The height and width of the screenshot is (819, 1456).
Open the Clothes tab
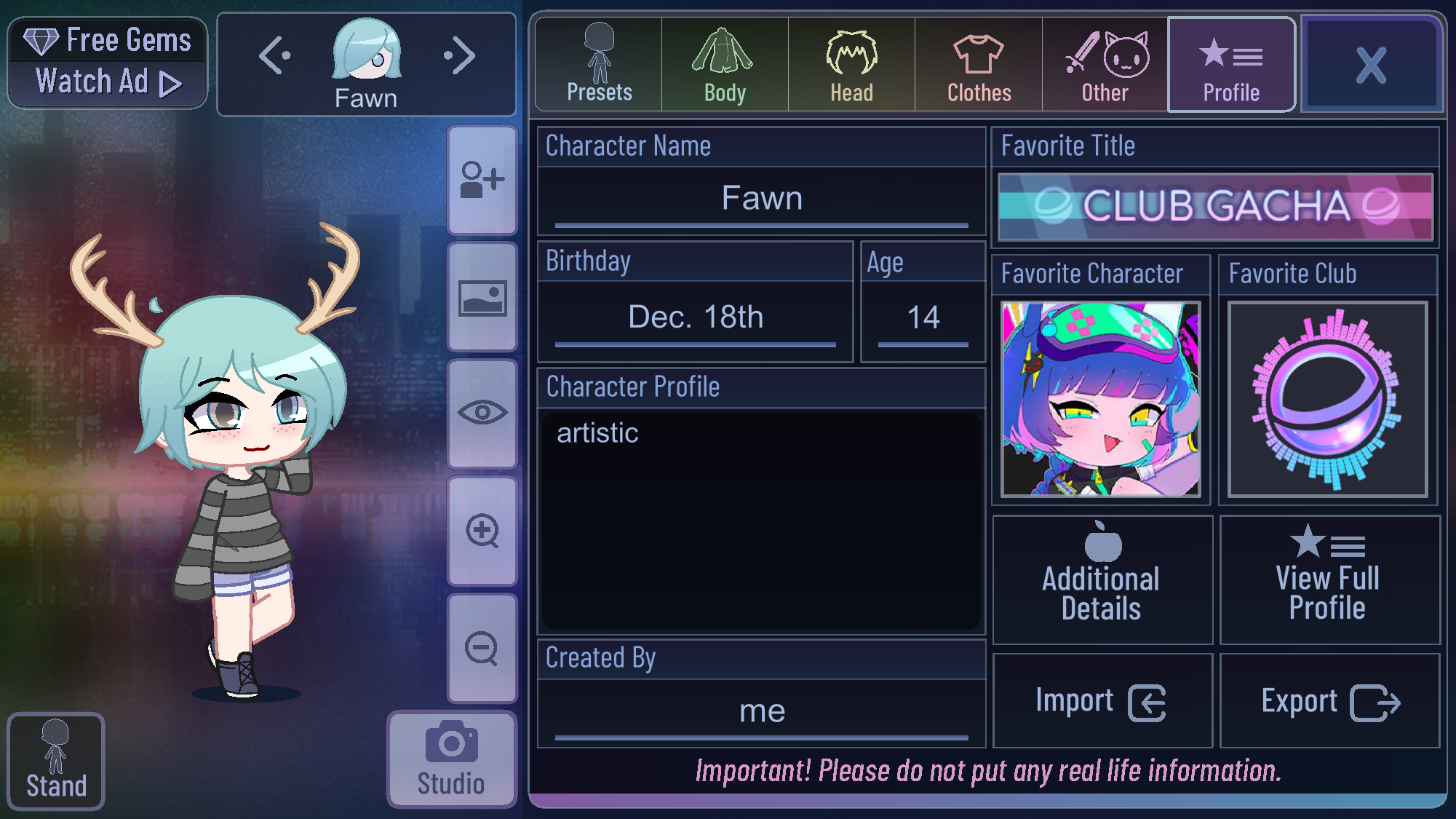[x=979, y=65]
